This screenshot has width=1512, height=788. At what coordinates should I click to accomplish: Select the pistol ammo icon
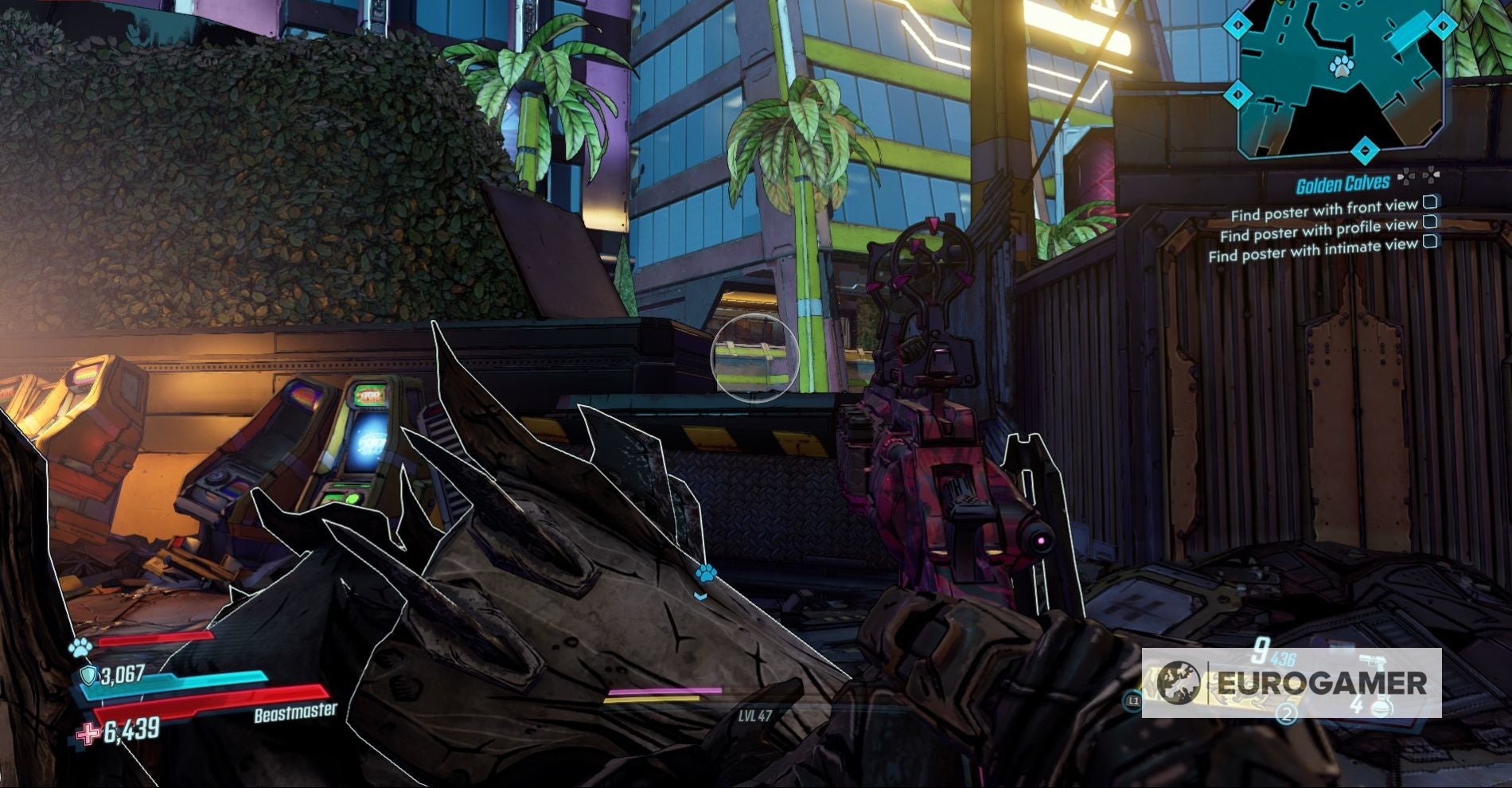tap(1373, 663)
